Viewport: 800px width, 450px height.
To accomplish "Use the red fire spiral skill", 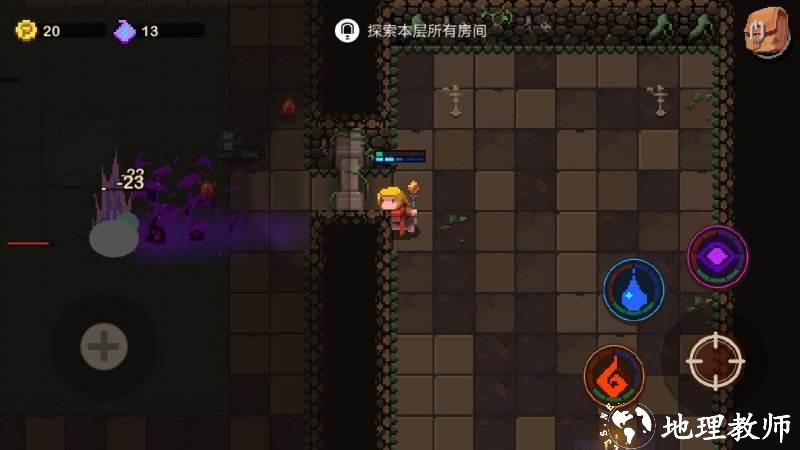I will (614, 376).
